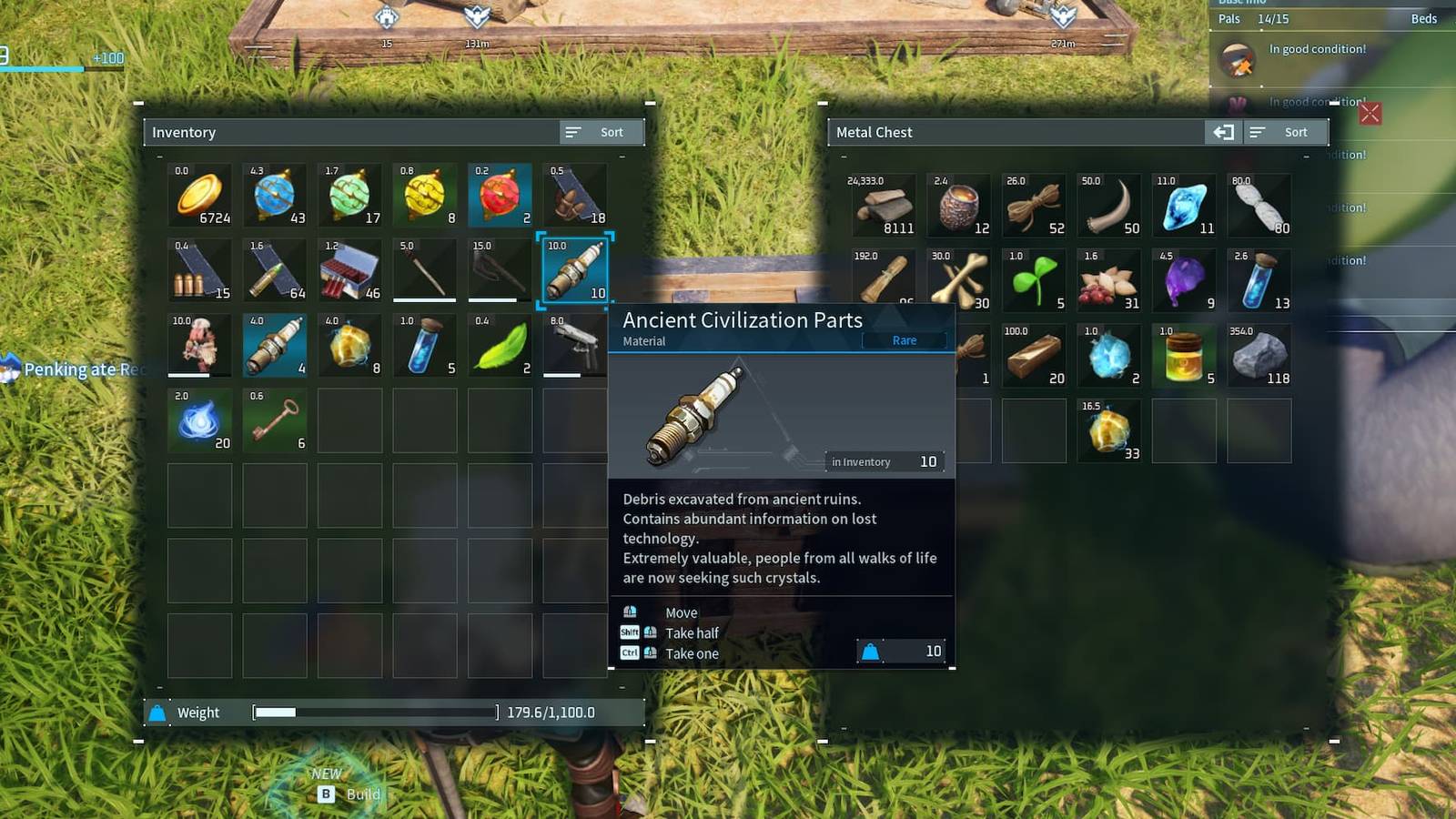Click the red Hyper Sphere icon
The width and height of the screenshot is (1456, 819).
499,196
